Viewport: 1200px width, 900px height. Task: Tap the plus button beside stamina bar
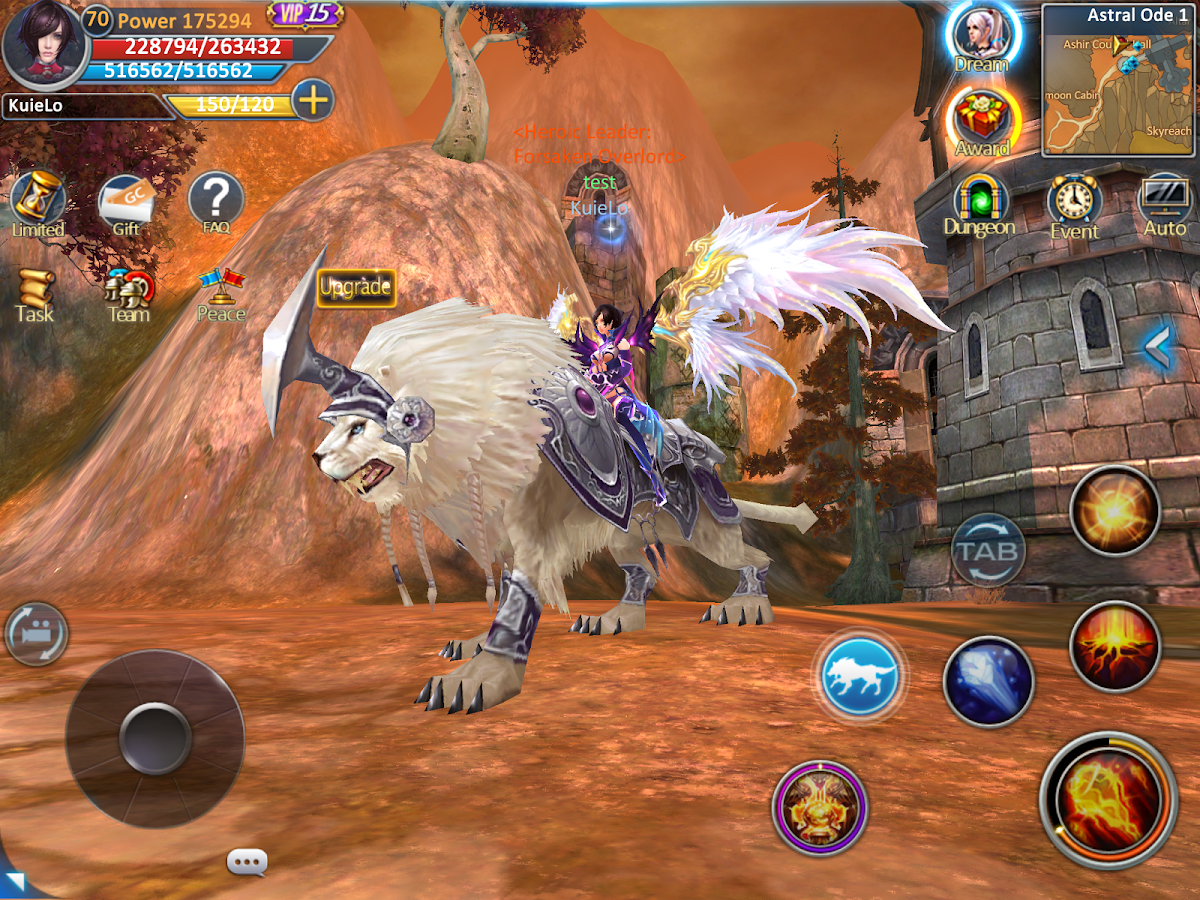tap(313, 101)
